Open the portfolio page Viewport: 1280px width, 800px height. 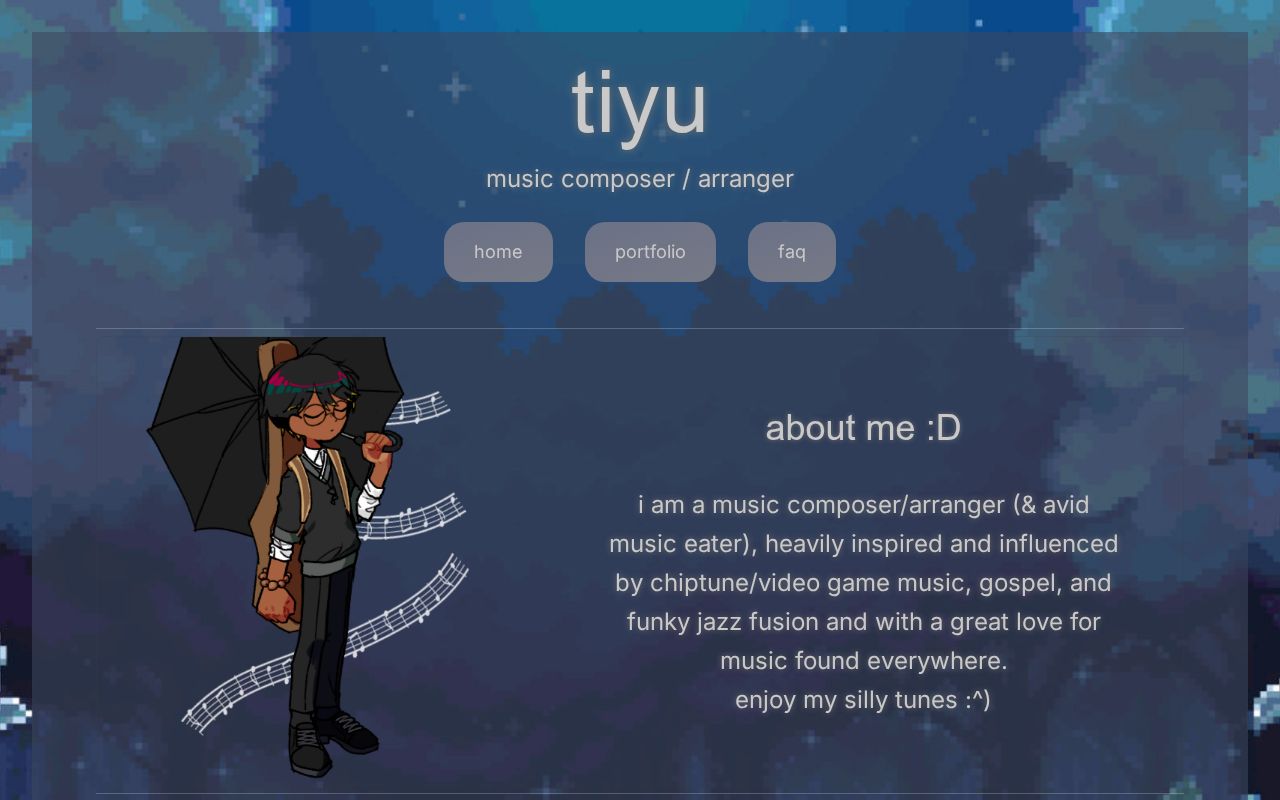650,252
